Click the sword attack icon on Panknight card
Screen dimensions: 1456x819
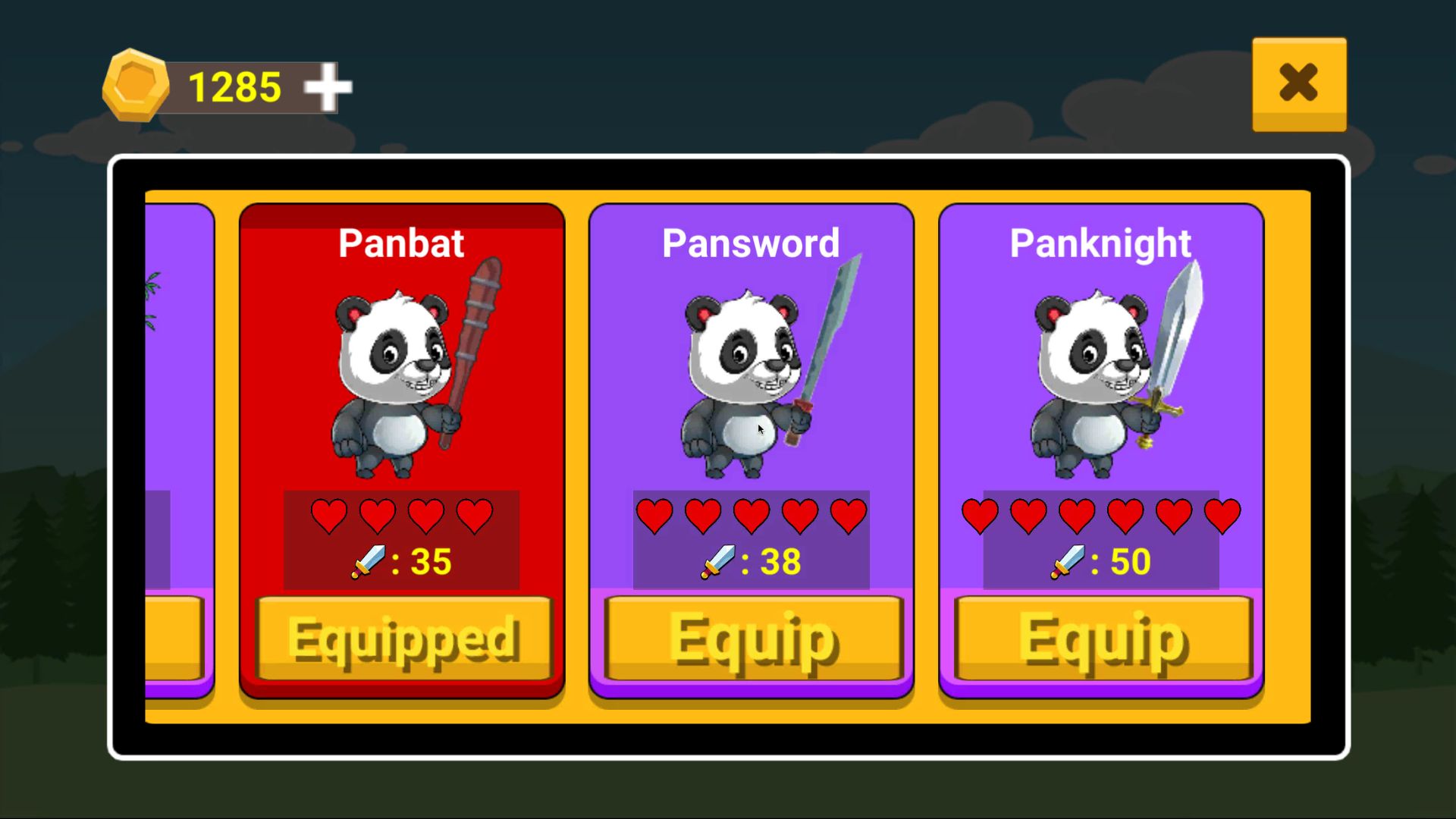pyautogui.click(x=1067, y=562)
